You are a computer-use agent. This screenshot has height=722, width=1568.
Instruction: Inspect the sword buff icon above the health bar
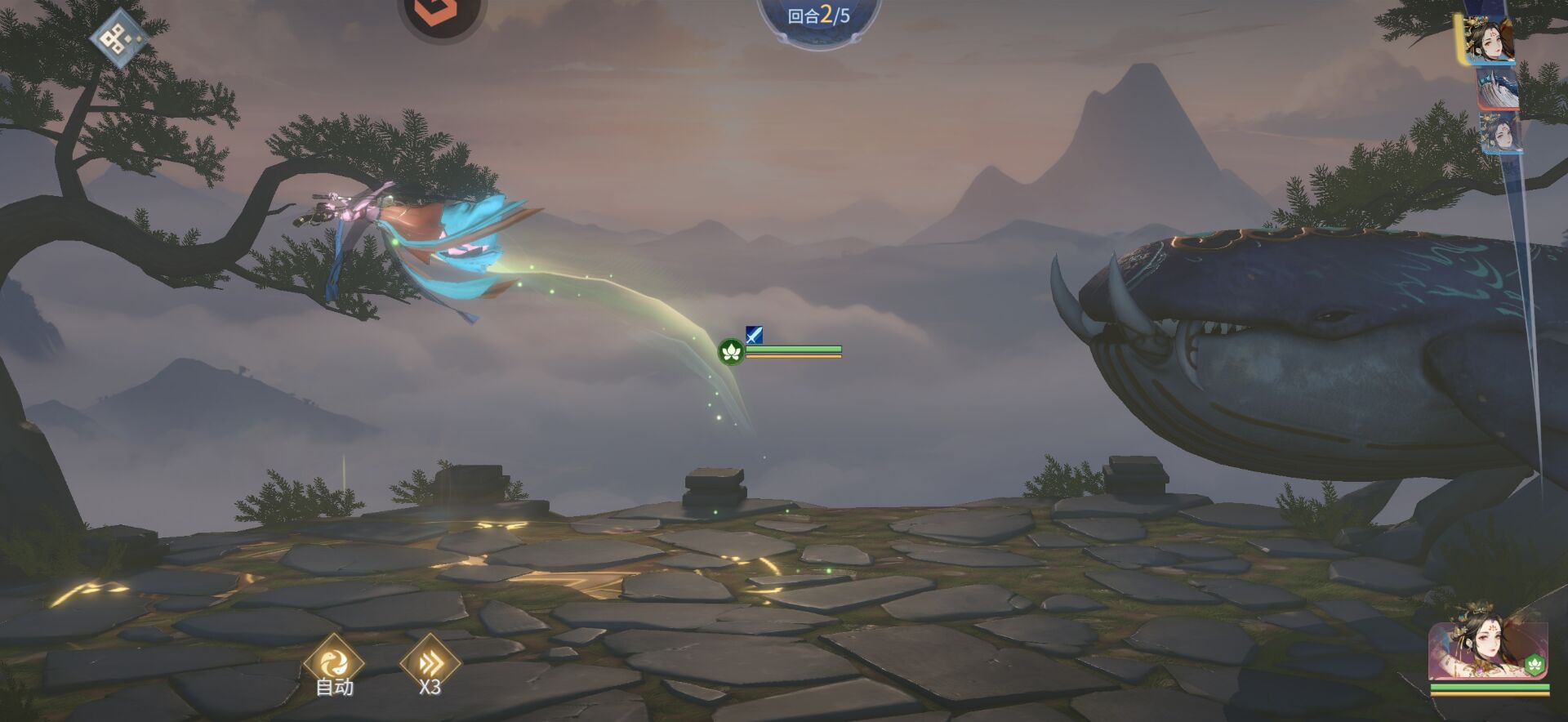[x=754, y=334]
